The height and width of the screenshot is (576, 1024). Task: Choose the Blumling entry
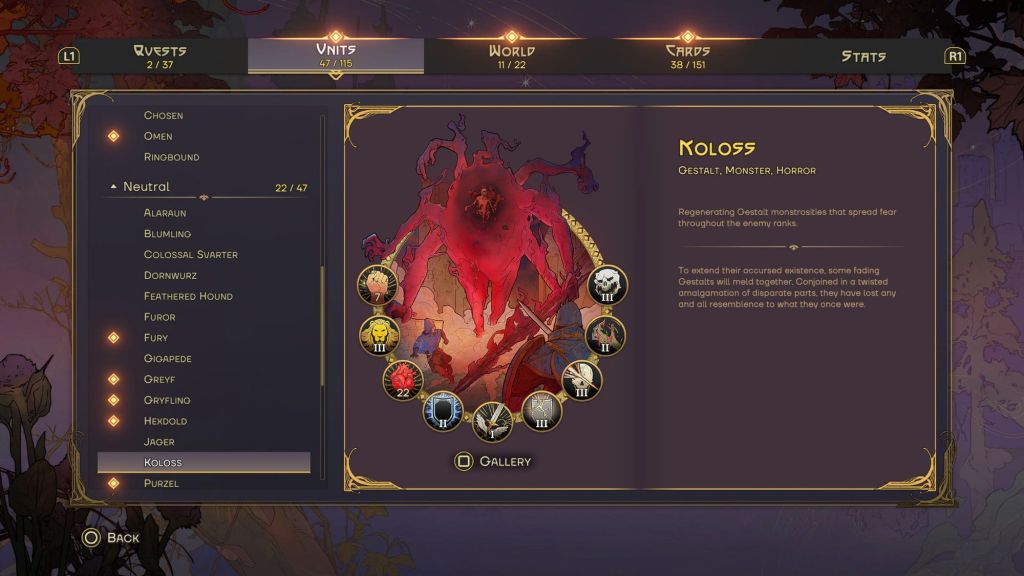pos(167,234)
